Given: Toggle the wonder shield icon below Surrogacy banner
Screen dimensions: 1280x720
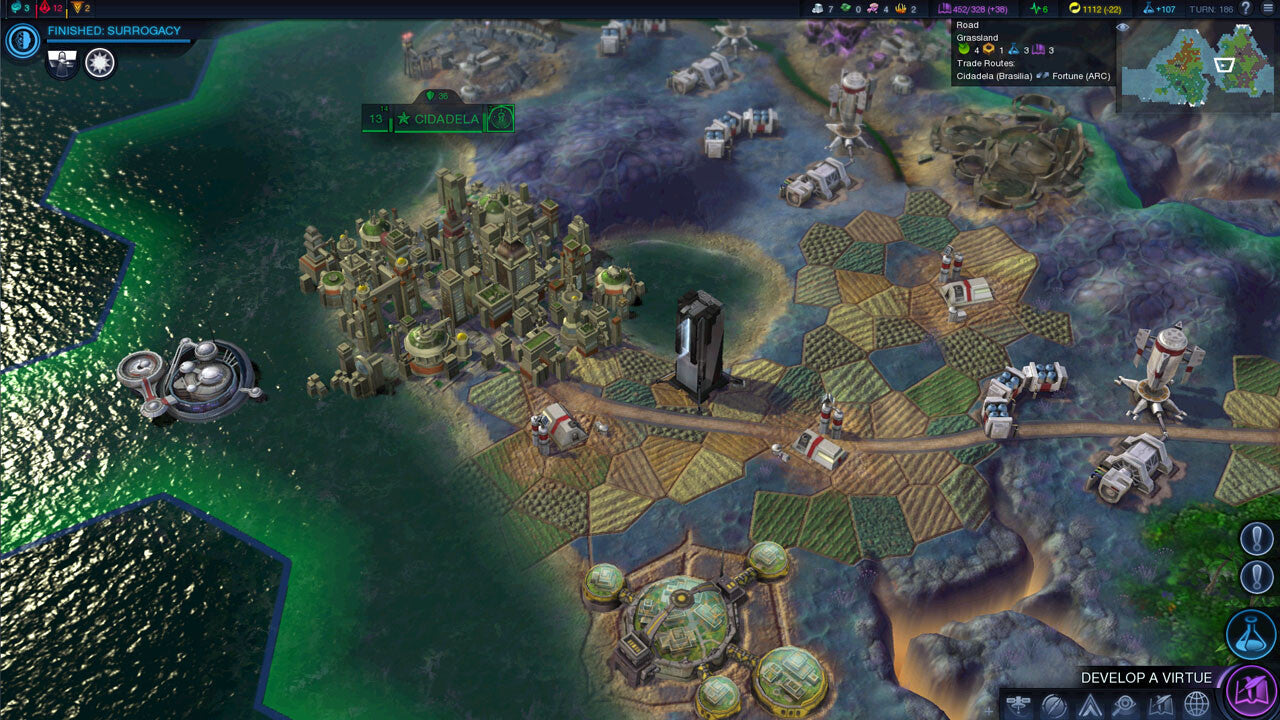Looking at the screenshot, I should tap(62, 63).
